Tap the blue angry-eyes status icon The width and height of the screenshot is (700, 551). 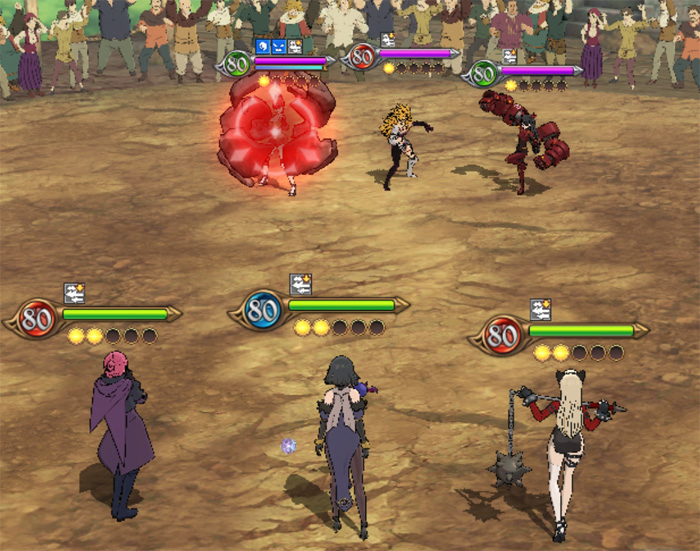(278, 46)
